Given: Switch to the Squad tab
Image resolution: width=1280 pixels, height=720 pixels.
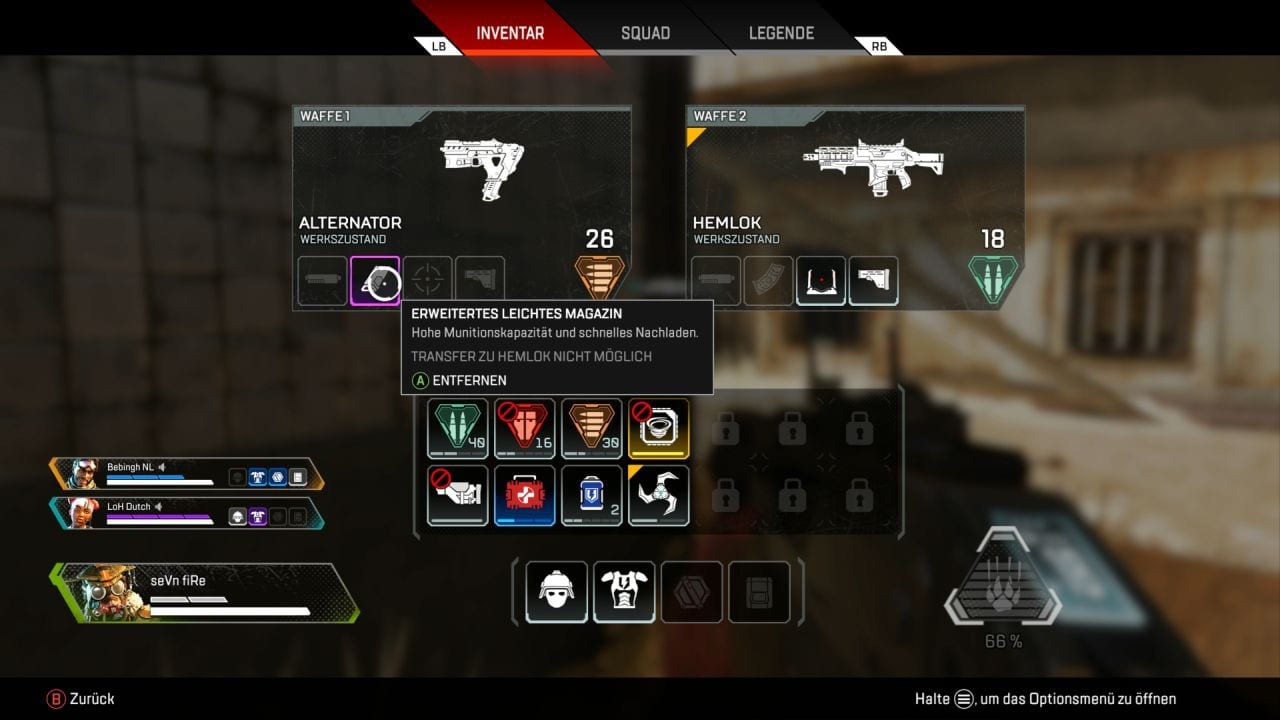Looking at the screenshot, I should tap(645, 33).
